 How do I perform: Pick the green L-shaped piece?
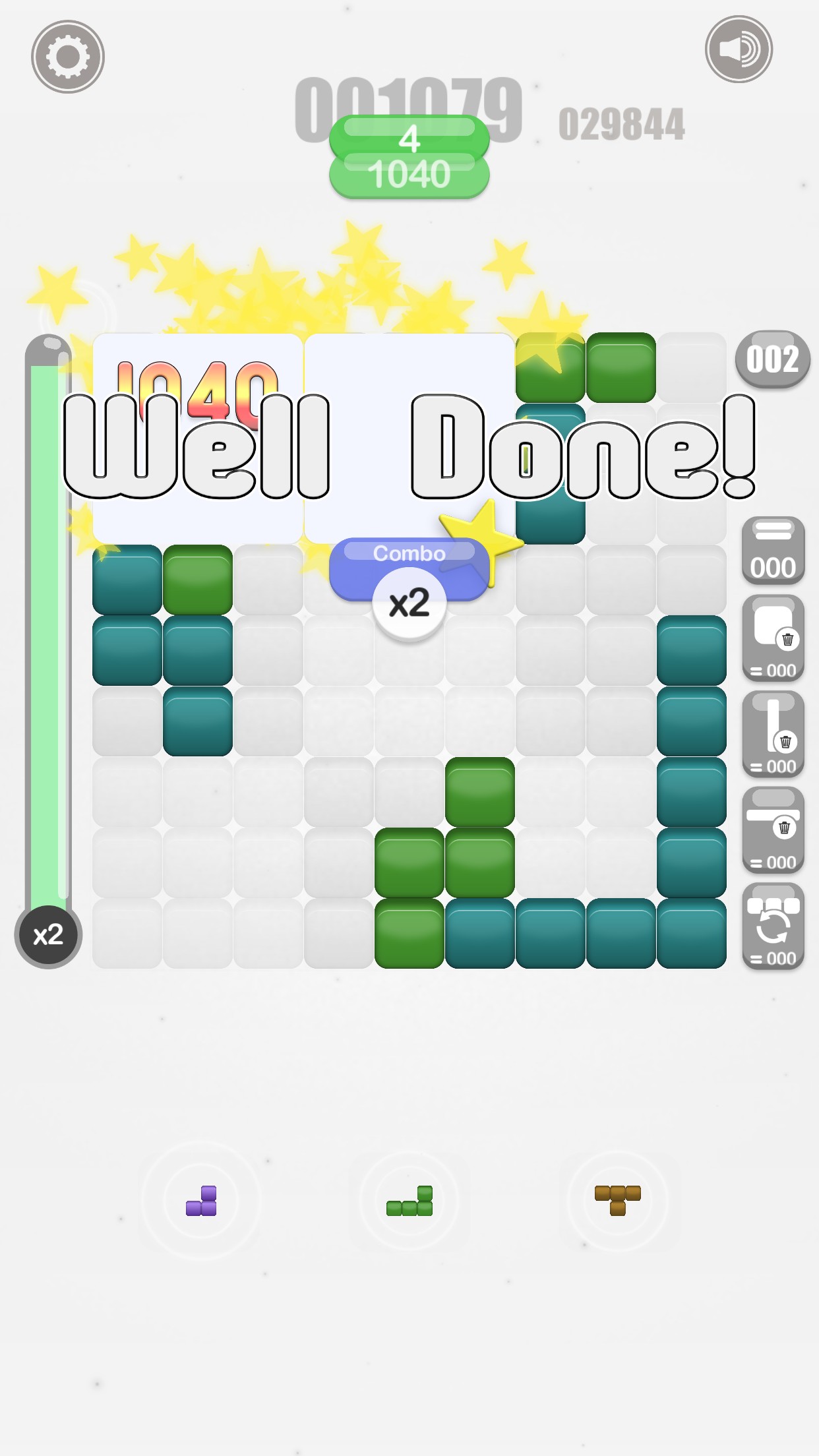coord(409,1201)
